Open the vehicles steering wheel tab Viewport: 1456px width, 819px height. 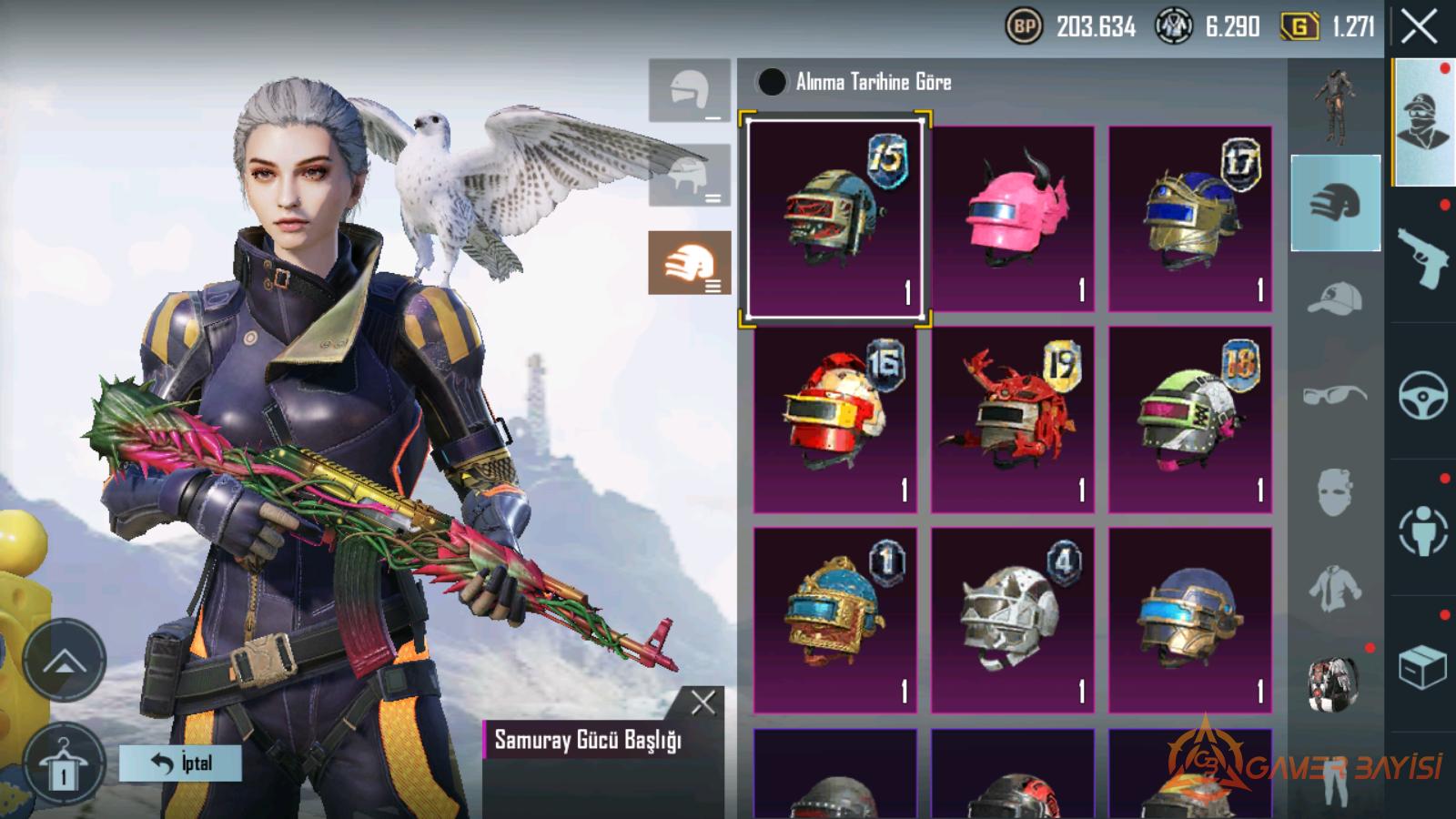(1422, 394)
